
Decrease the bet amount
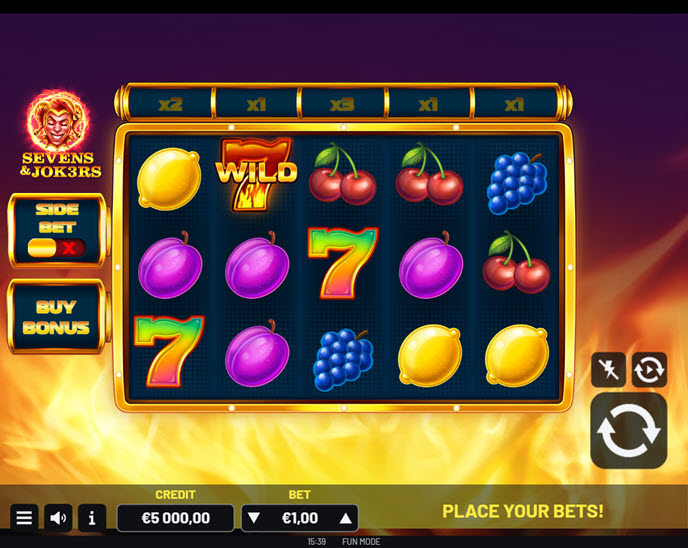pyautogui.click(x=254, y=518)
